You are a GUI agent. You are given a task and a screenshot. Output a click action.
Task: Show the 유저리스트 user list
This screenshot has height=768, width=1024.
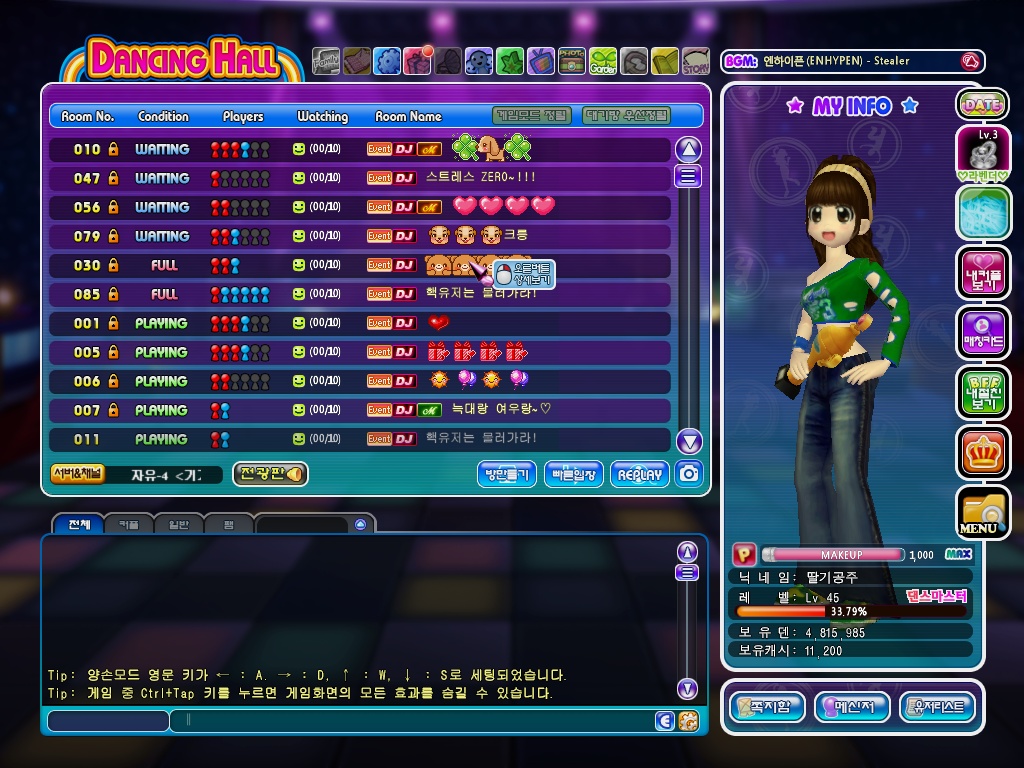pos(937,707)
